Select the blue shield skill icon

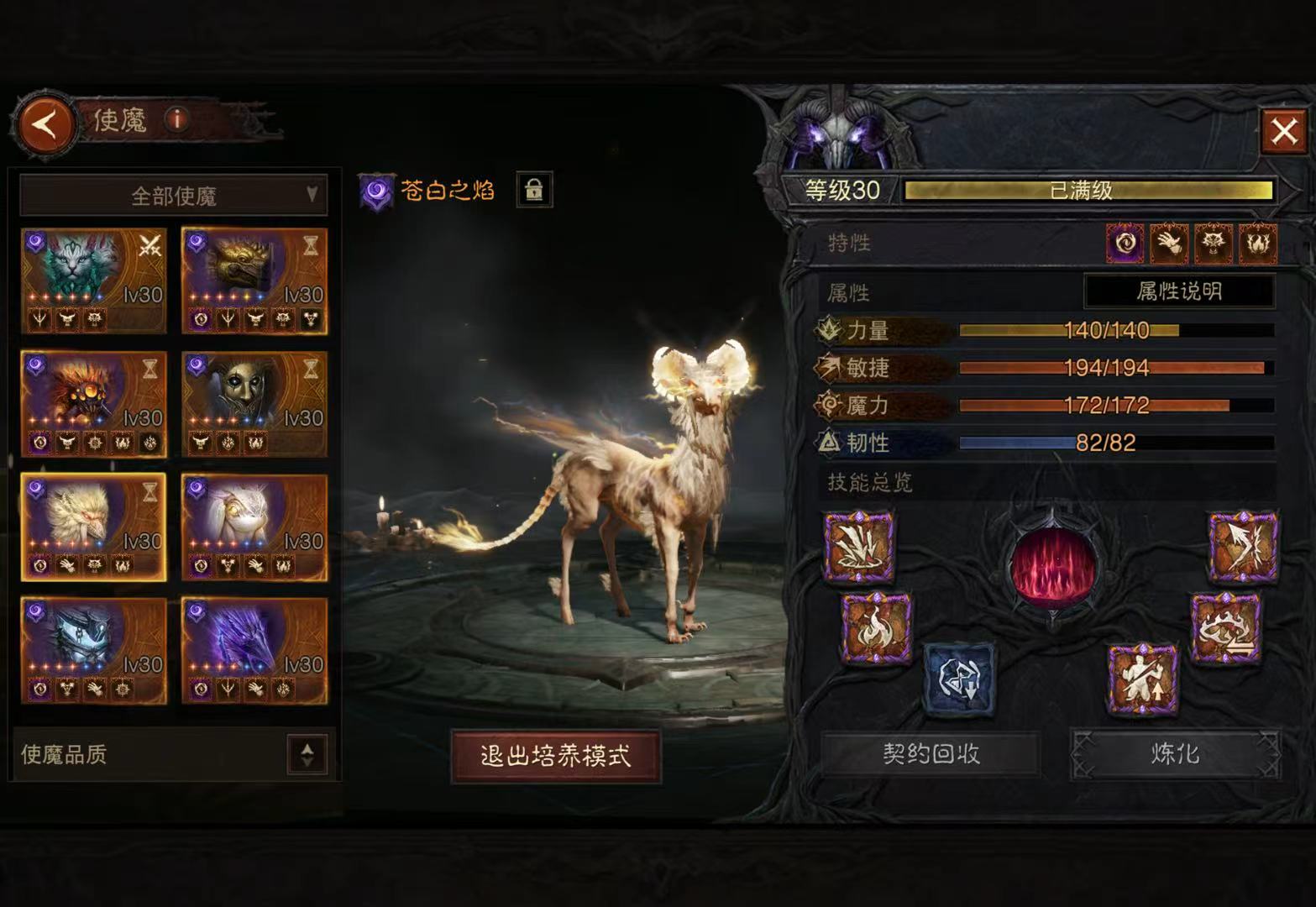958,679
